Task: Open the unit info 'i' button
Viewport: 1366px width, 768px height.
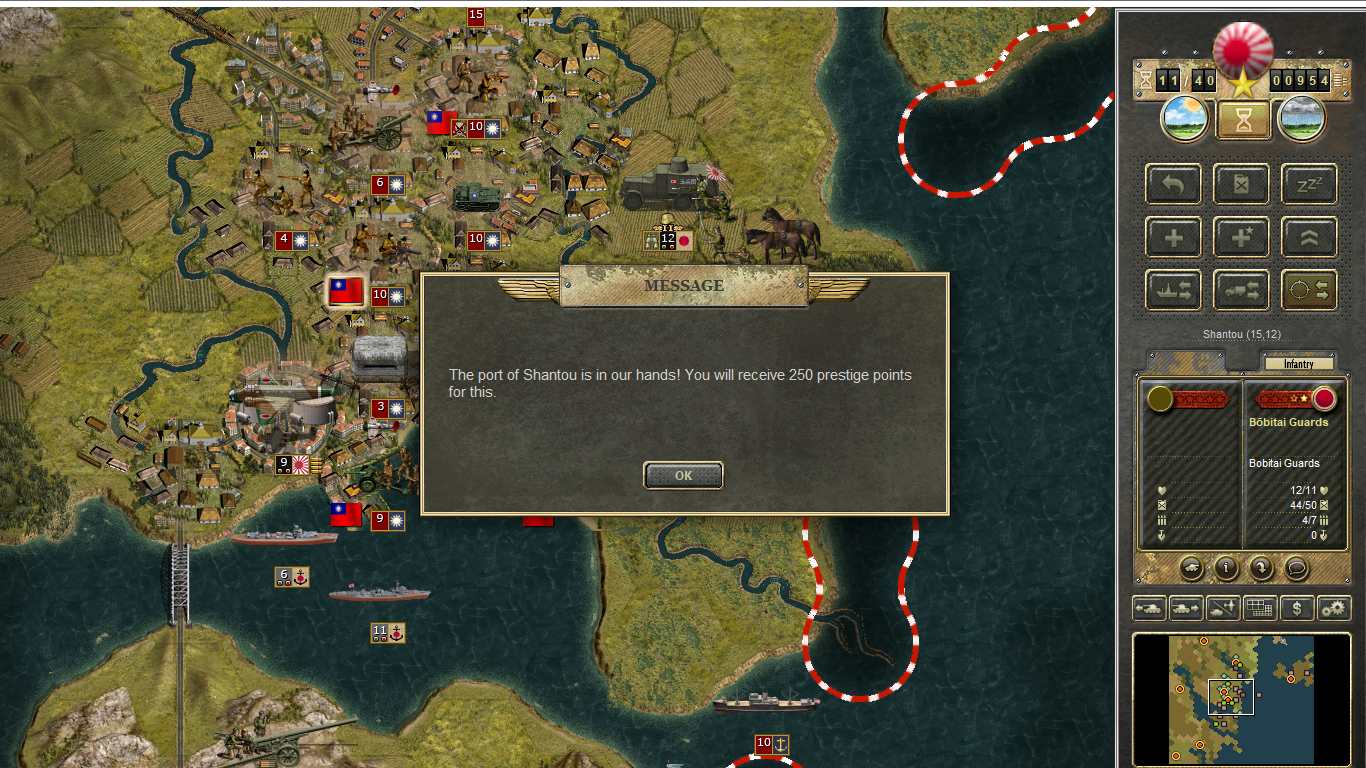Action: coord(1226,568)
